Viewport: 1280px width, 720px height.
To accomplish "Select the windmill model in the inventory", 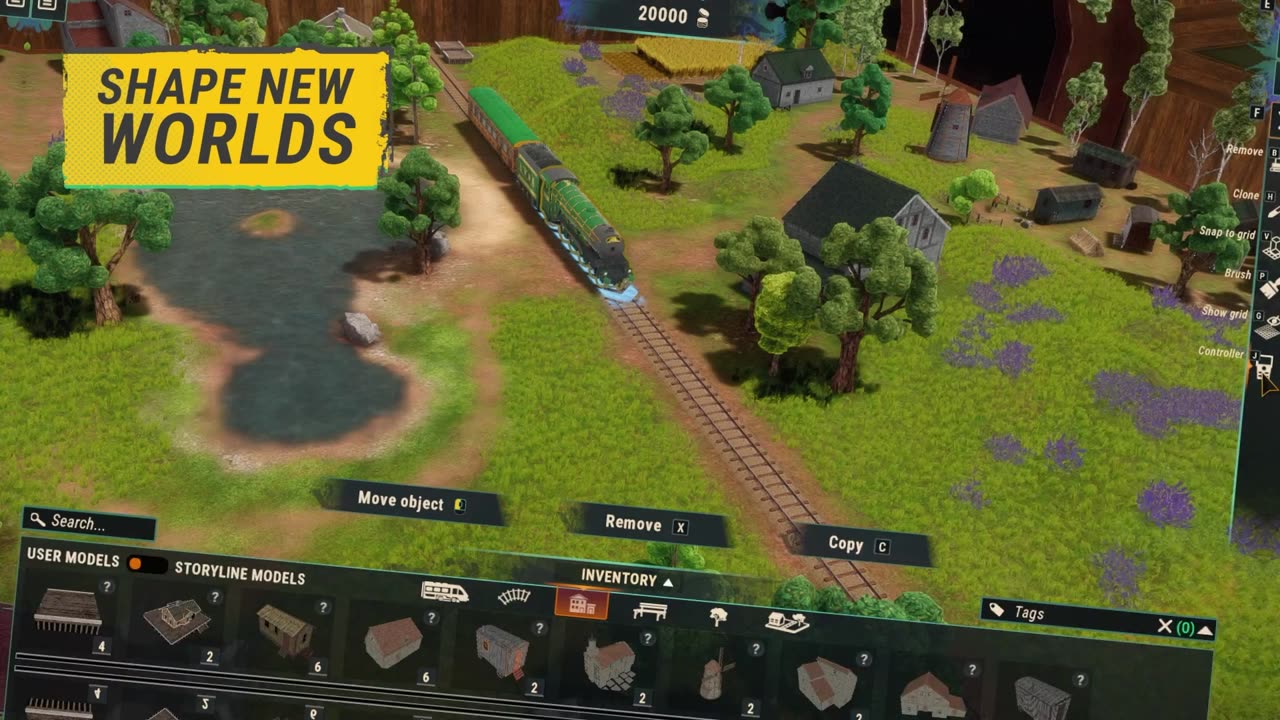I will click(x=715, y=679).
